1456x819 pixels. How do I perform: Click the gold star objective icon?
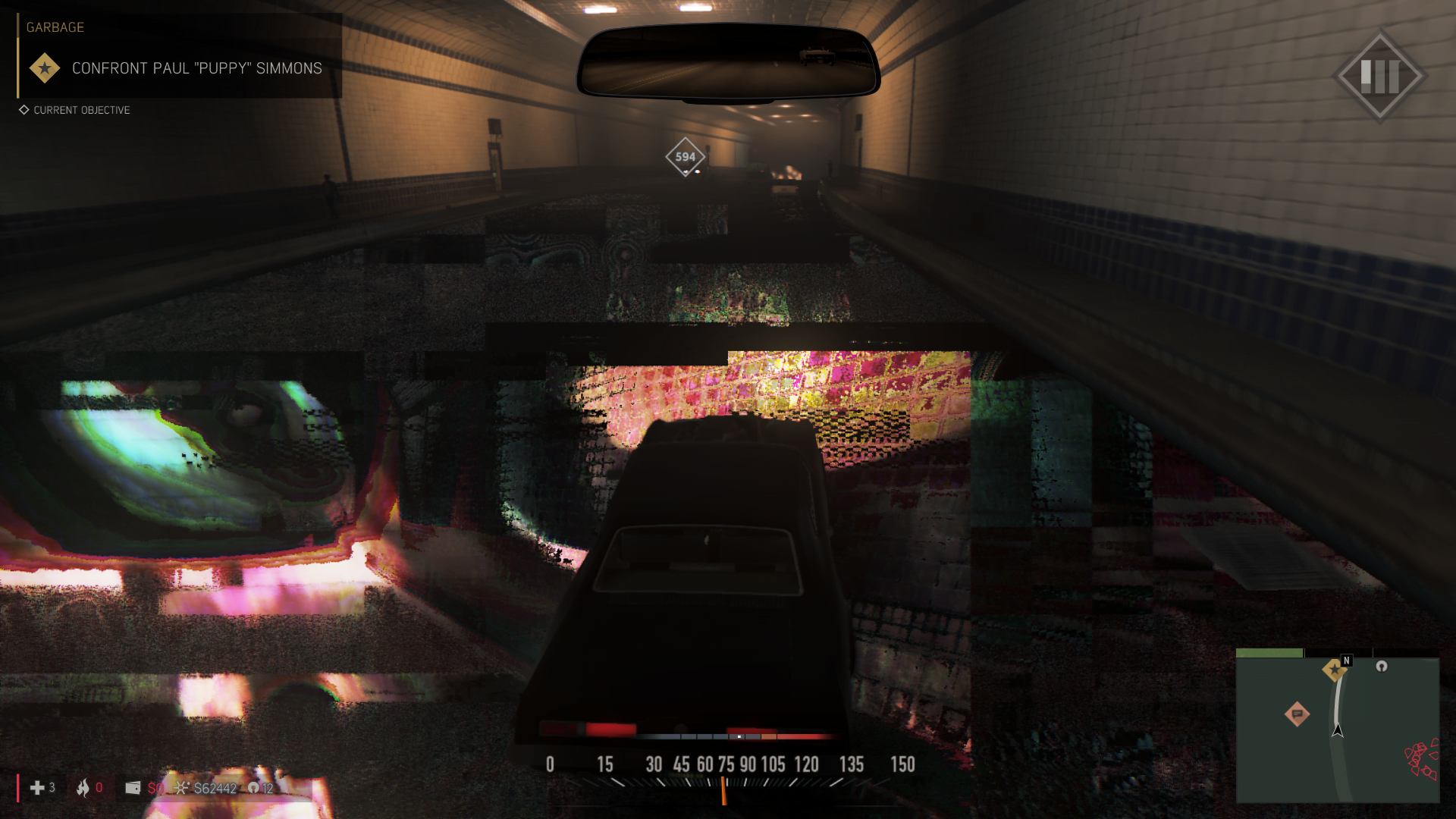[45, 68]
